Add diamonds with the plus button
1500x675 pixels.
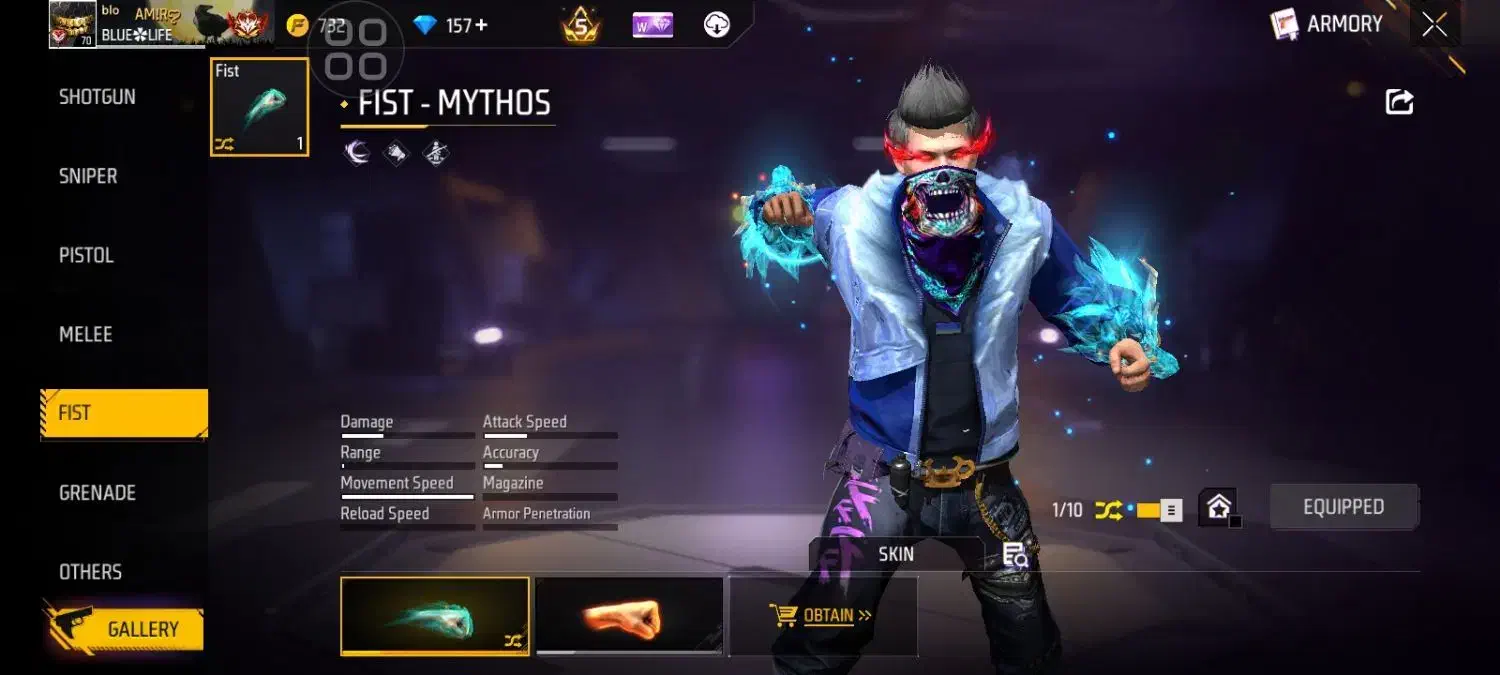click(482, 25)
